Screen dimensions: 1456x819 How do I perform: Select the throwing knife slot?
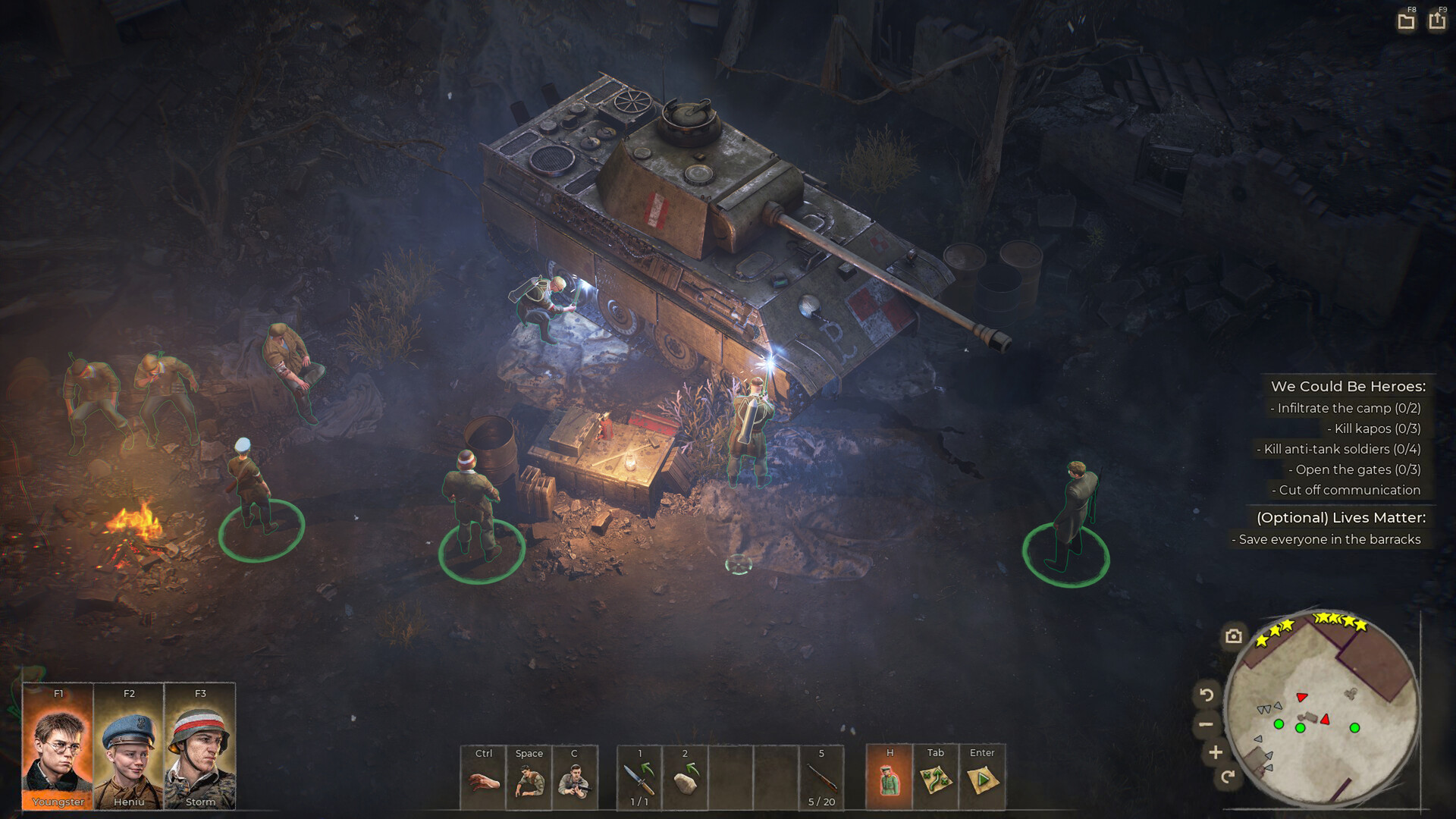click(x=639, y=779)
